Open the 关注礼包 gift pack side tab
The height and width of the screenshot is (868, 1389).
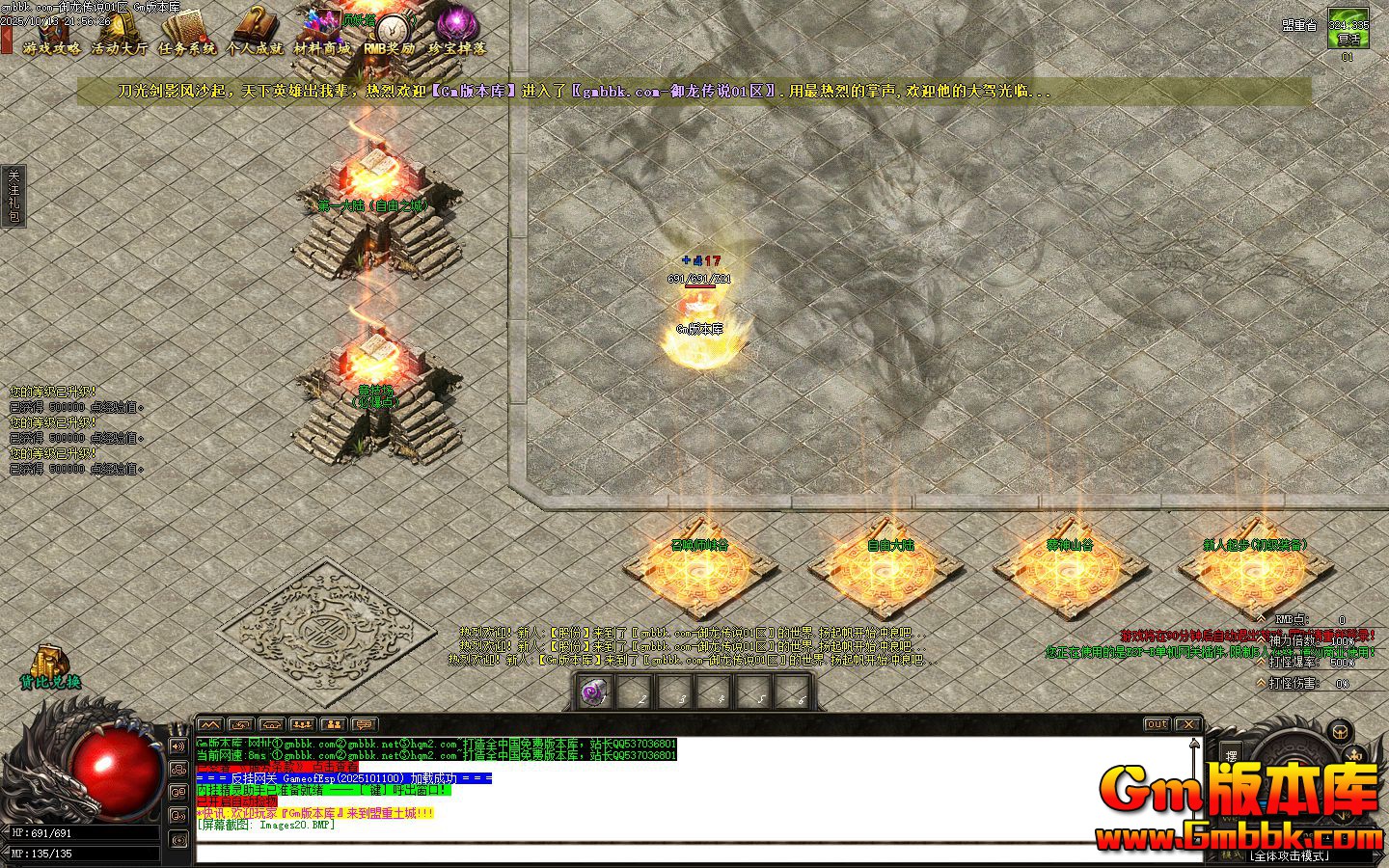[x=14, y=197]
